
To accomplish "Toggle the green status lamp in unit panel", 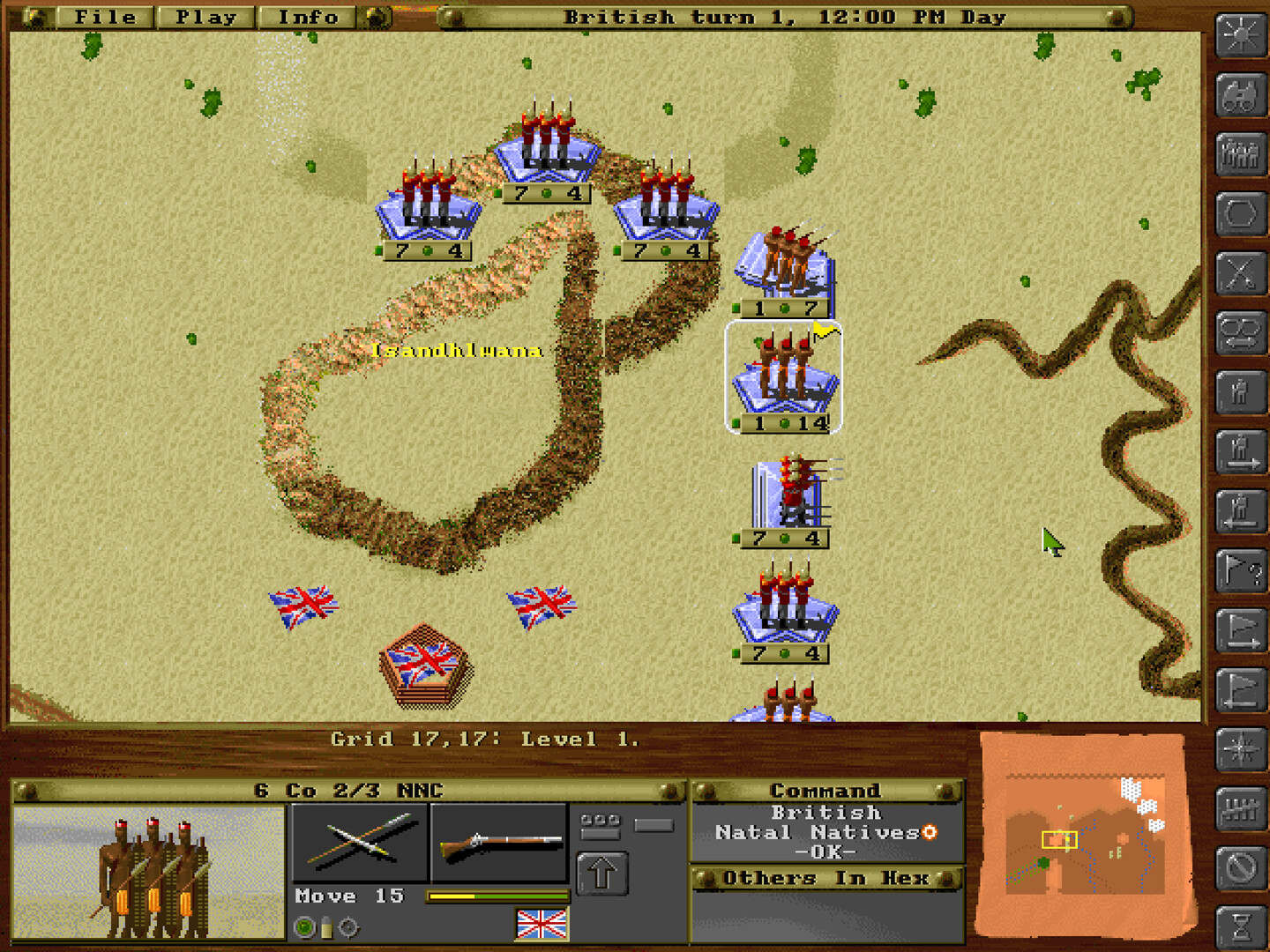I will (x=304, y=926).
